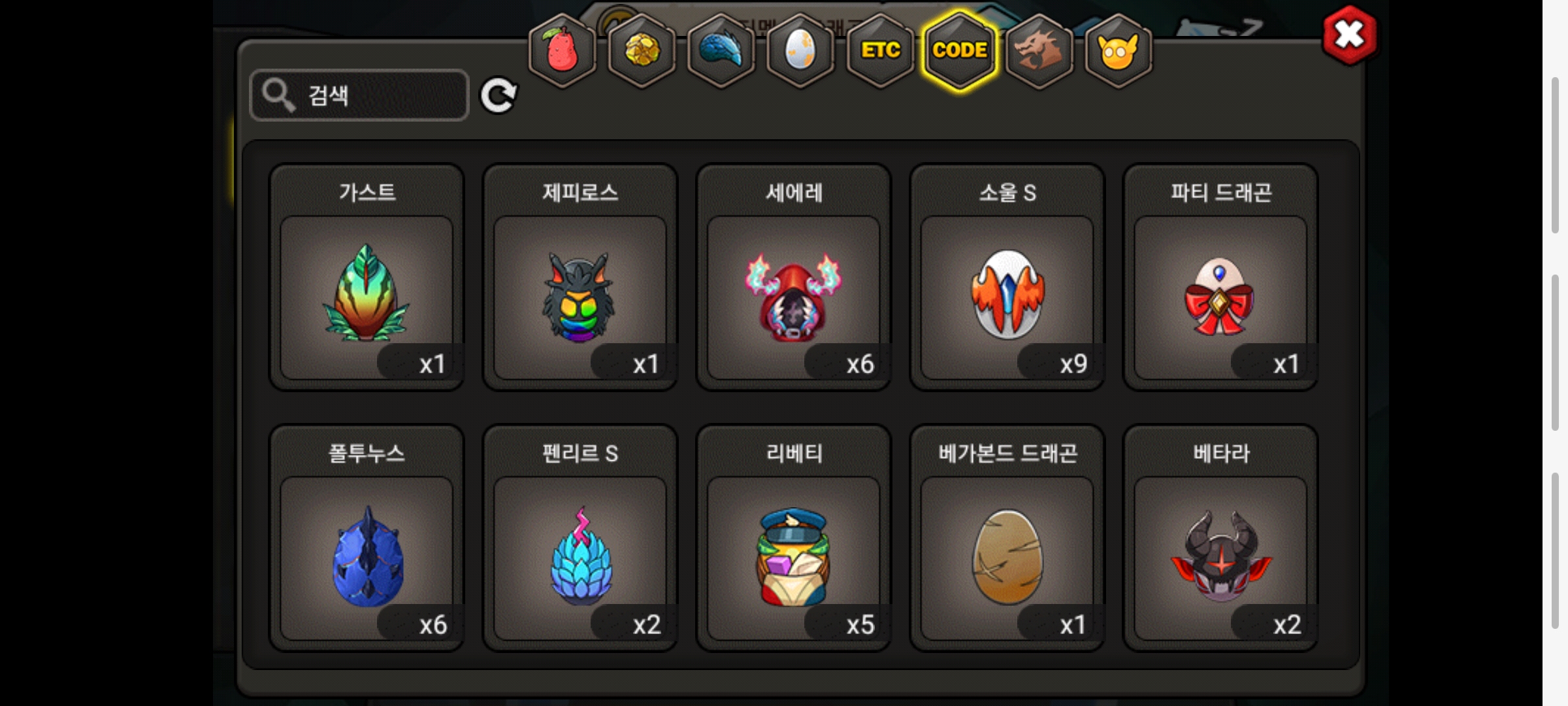Show the white egg category tab

click(800, 50)
